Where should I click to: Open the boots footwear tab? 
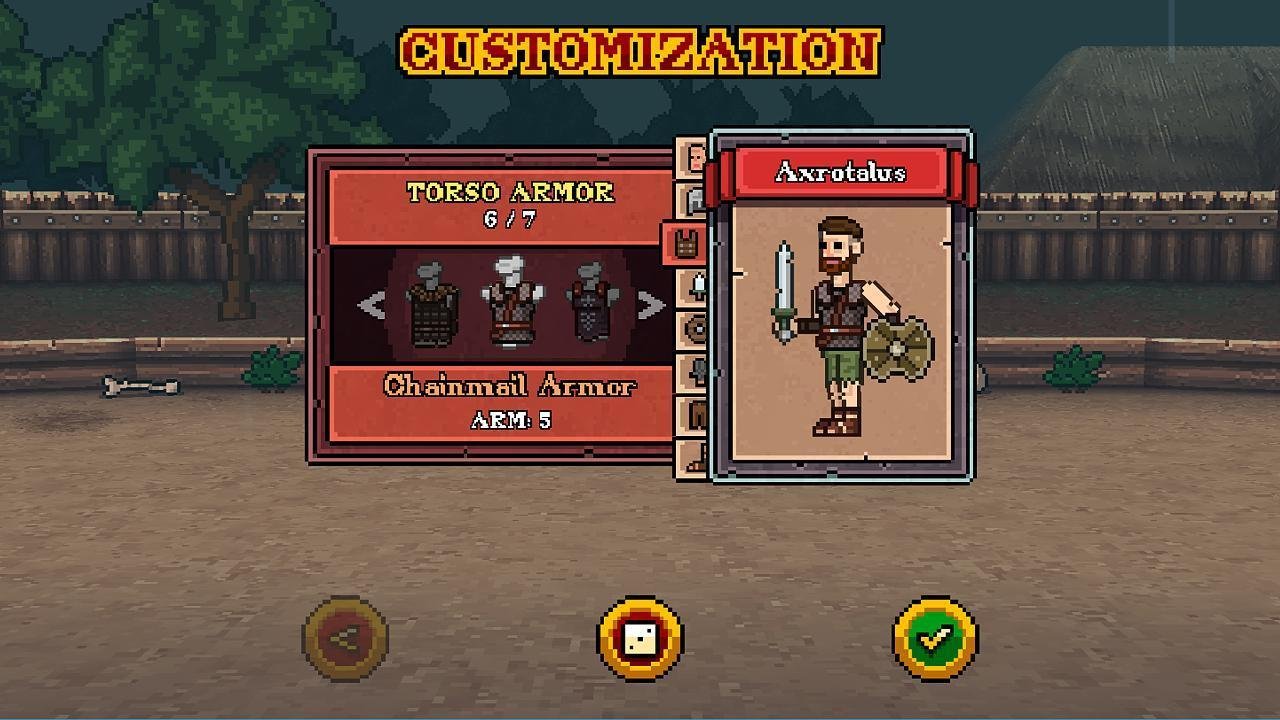[694, 458]
